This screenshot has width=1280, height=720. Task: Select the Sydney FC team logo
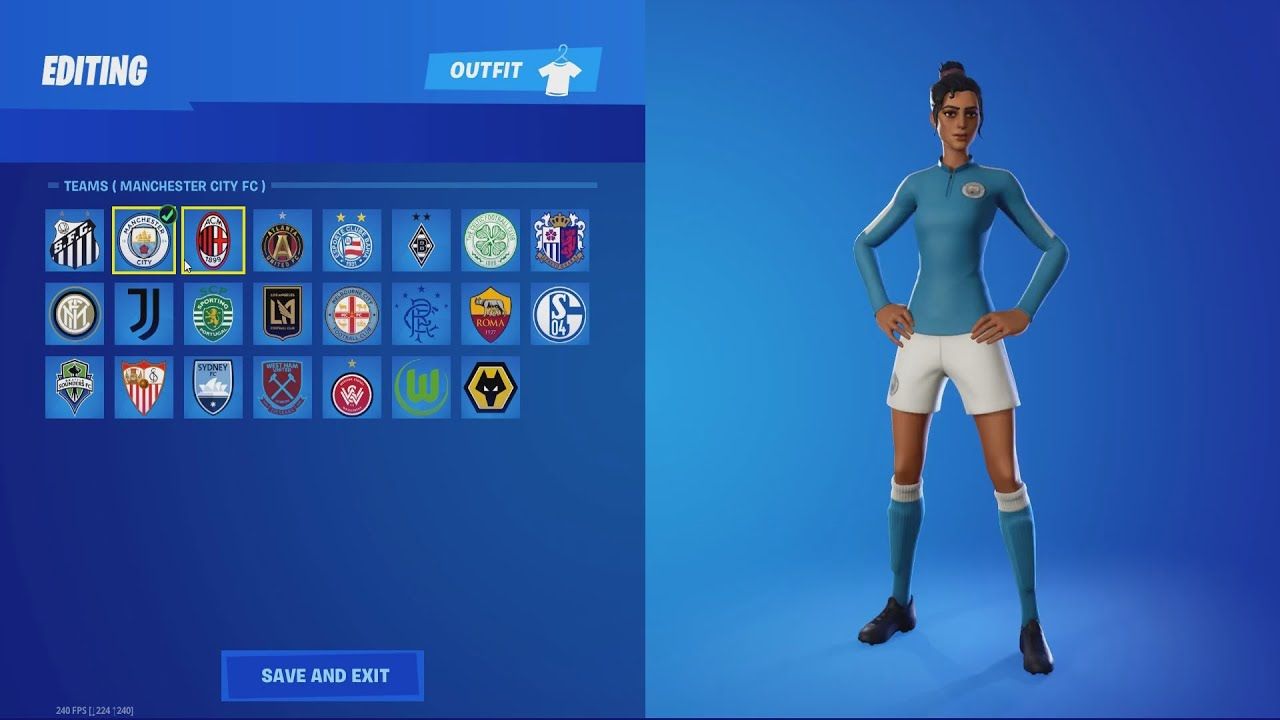pyautogui.click(x=213, y=387)
